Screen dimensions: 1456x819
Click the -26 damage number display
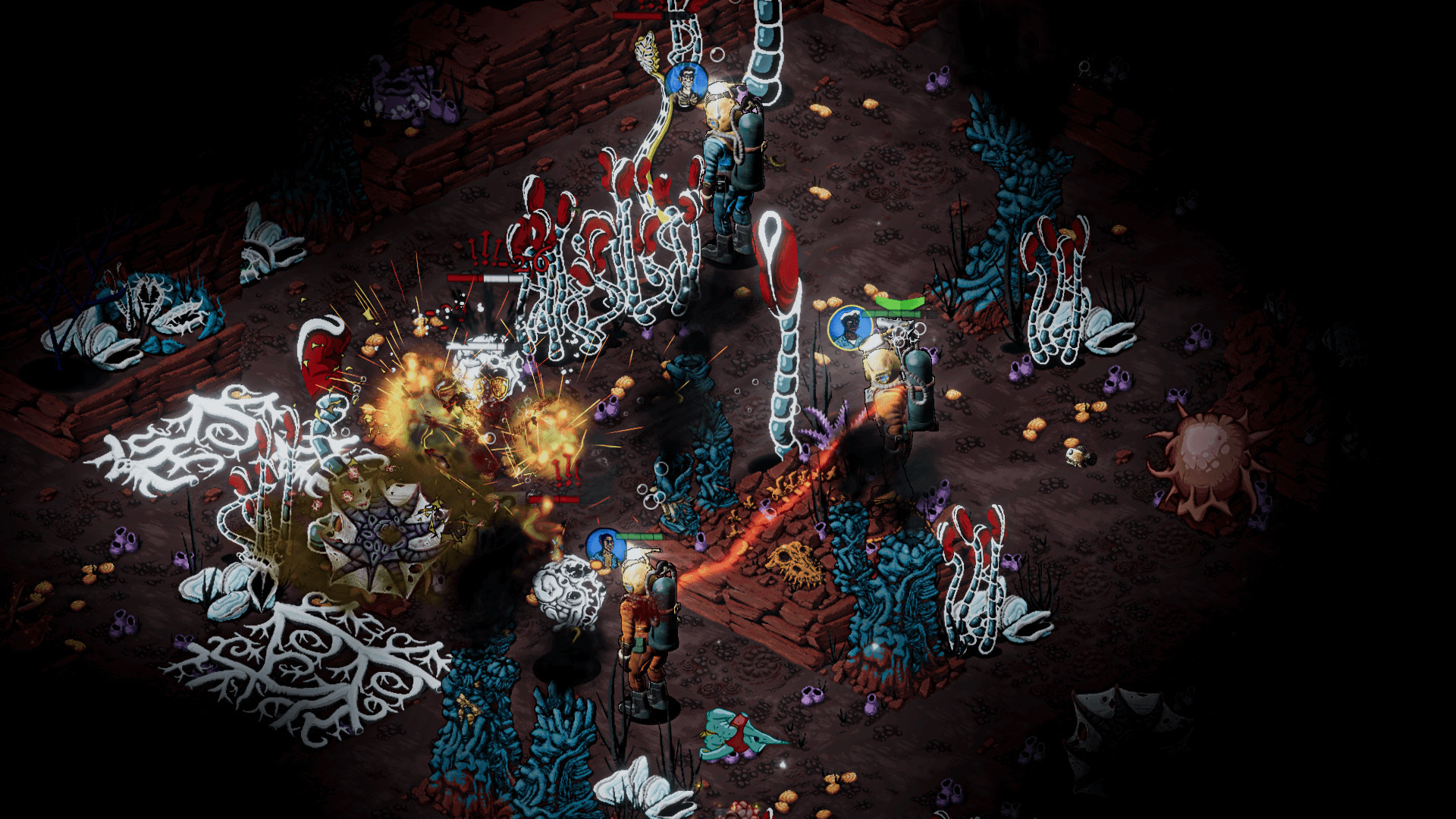tap(527, 262)
